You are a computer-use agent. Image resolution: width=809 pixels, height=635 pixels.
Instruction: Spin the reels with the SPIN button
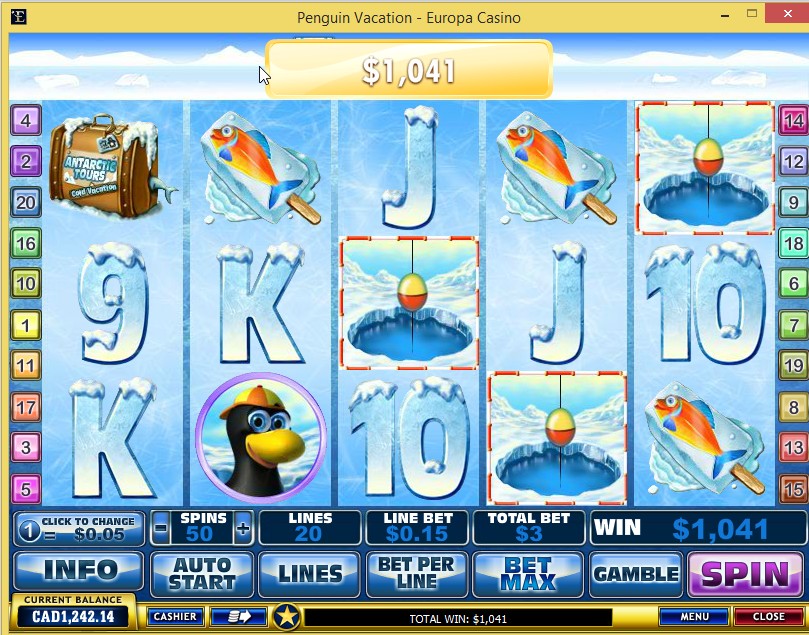pos(746,574)
